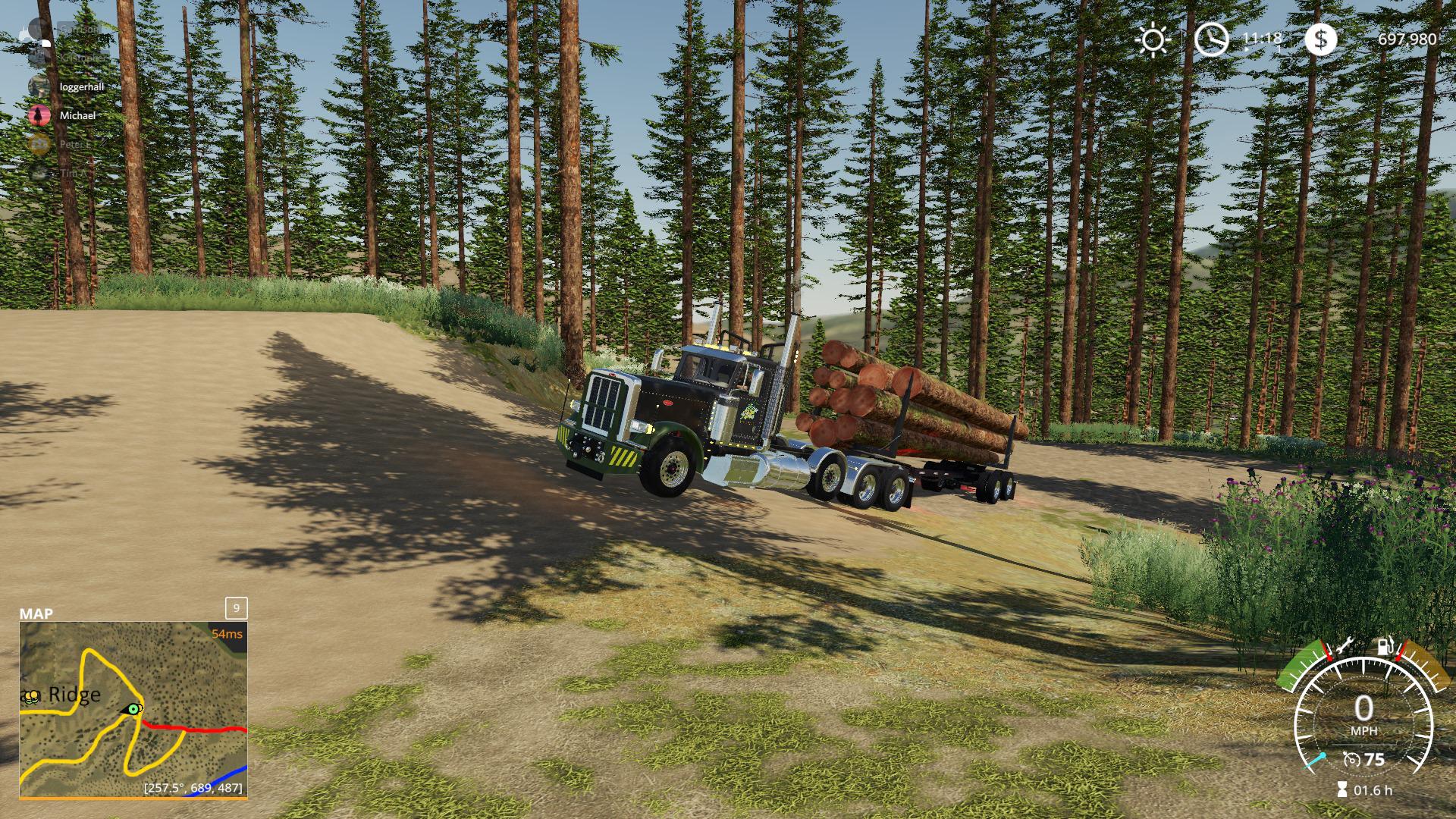Select Michael in the voice overlay list

coord(77,115)
